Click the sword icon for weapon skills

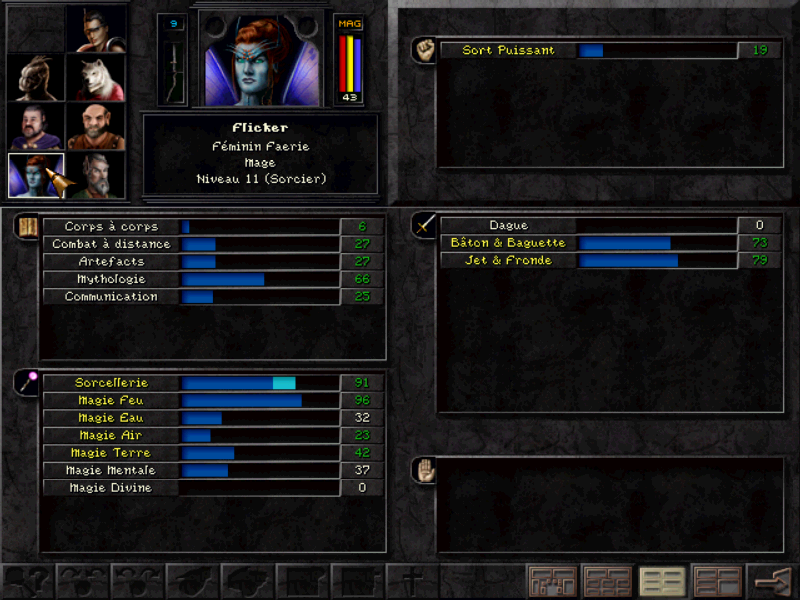[425, 226]
